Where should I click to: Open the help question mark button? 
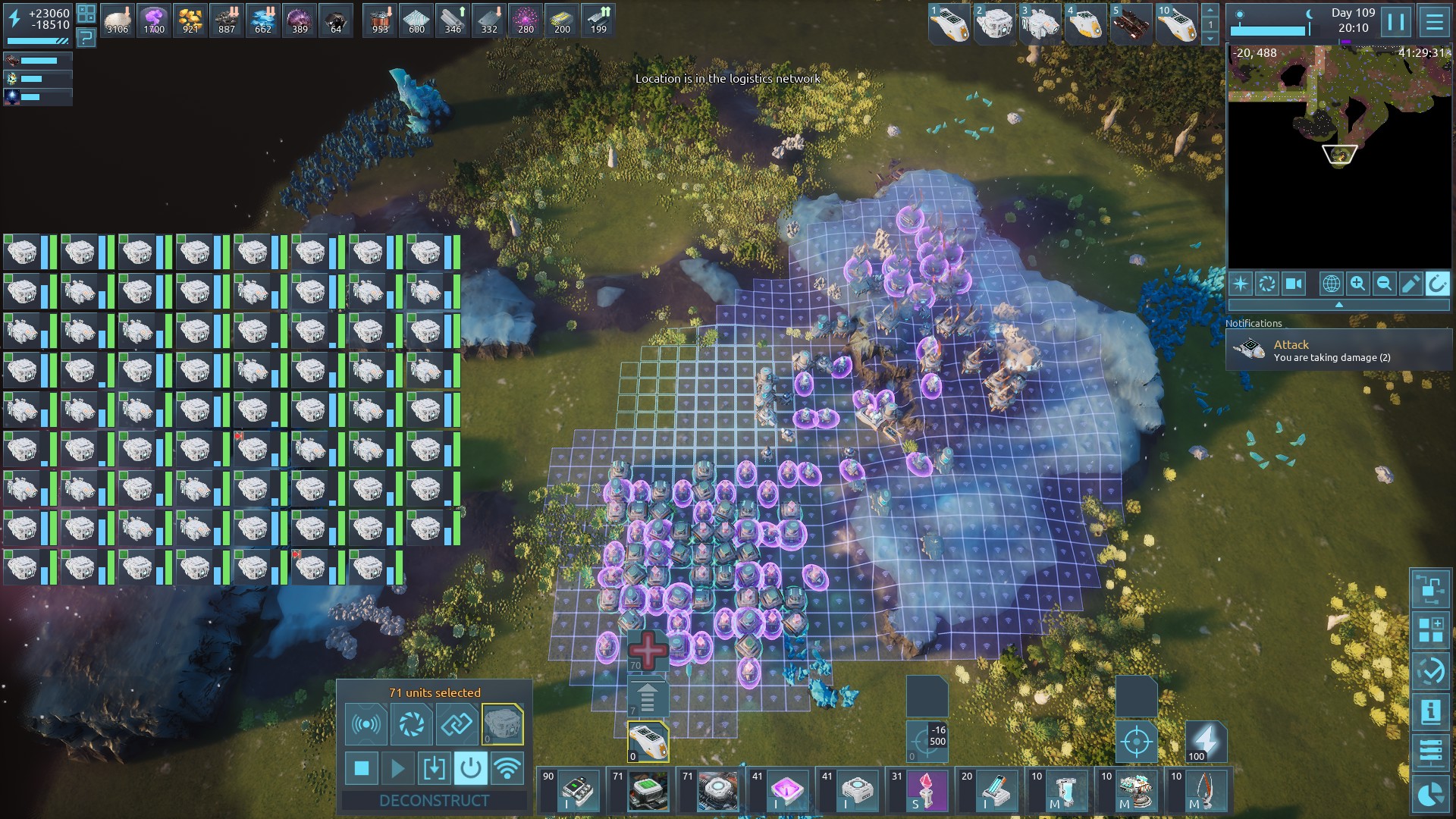(x=86, y=37)
